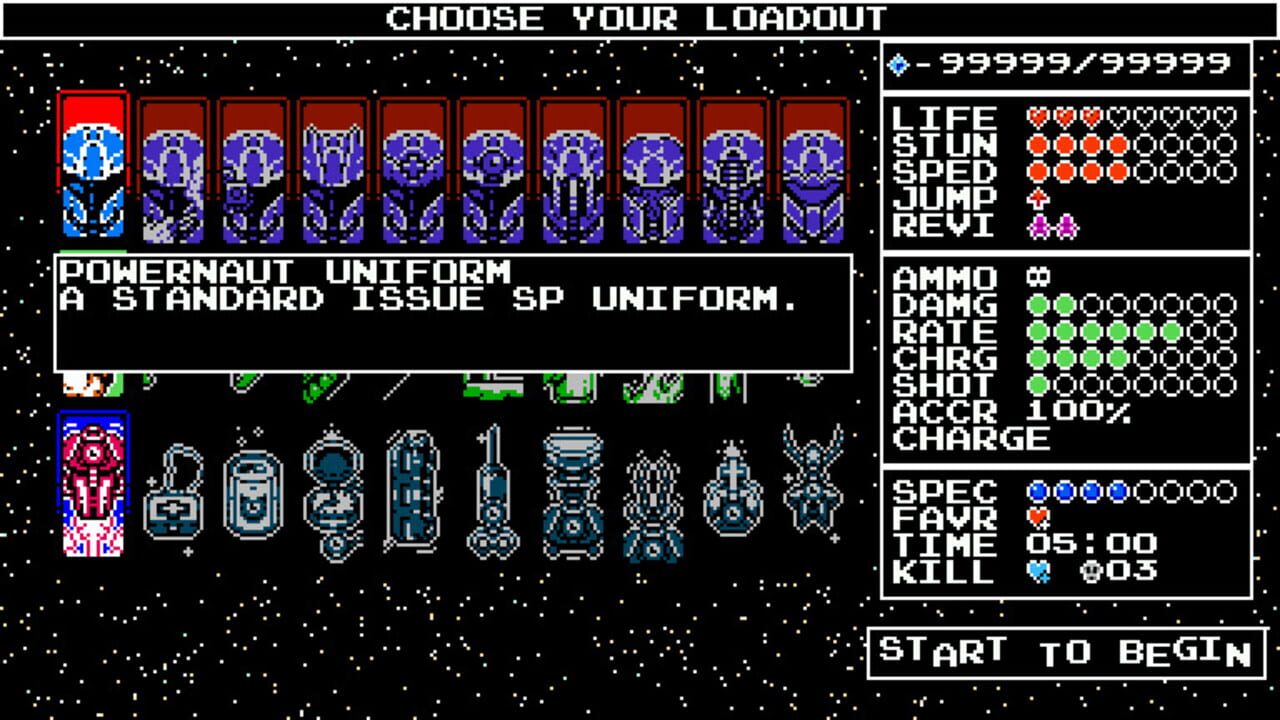1280x720 pixels.
Task: Toggle the fifth STUN pip
Action: 1147,144
